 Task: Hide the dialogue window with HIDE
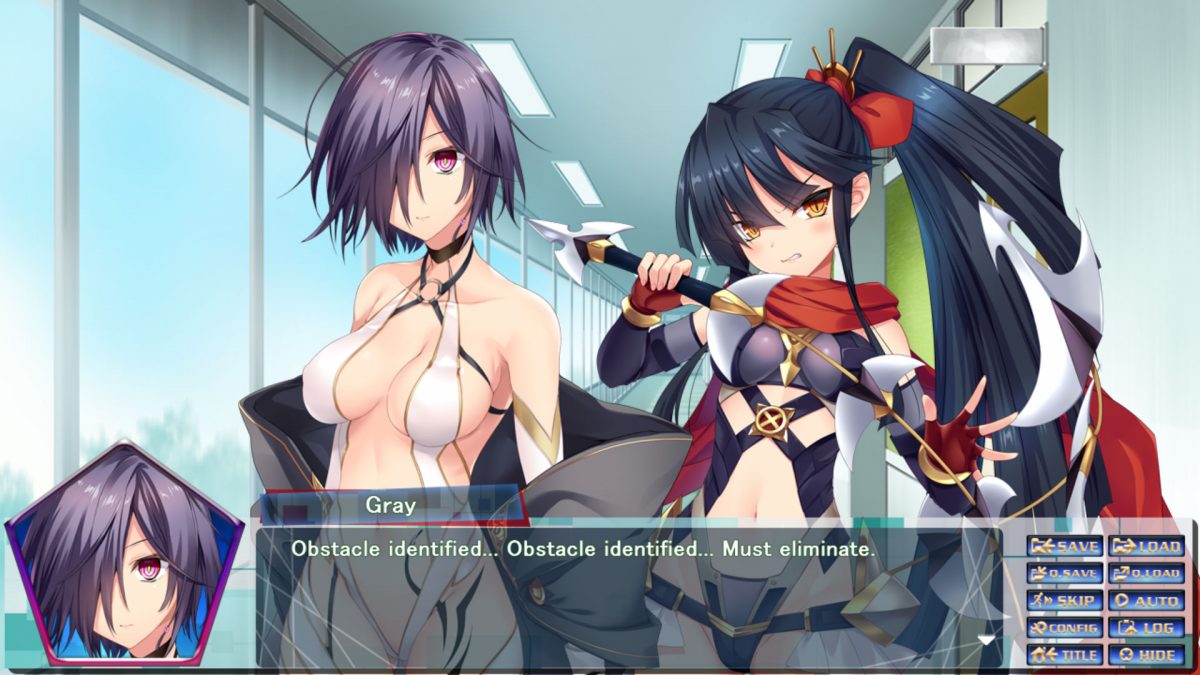tap(1147, 655)
